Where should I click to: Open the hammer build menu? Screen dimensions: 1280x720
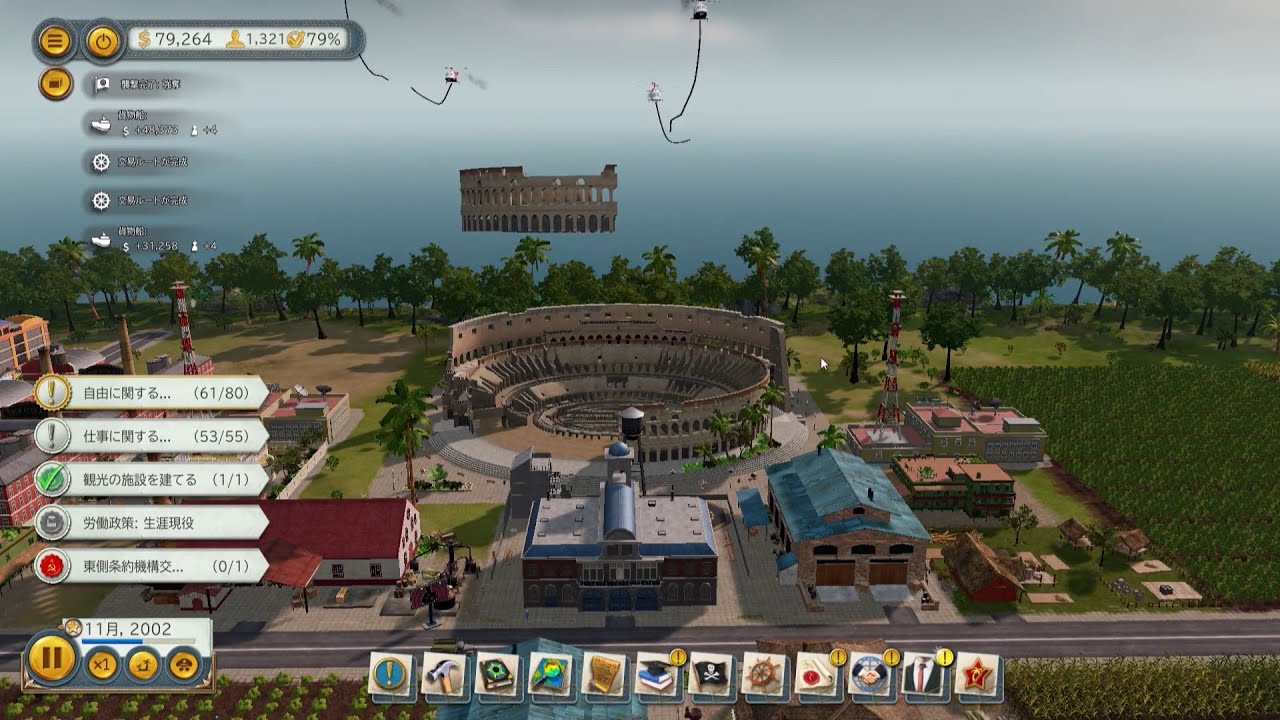click(444, 674)
